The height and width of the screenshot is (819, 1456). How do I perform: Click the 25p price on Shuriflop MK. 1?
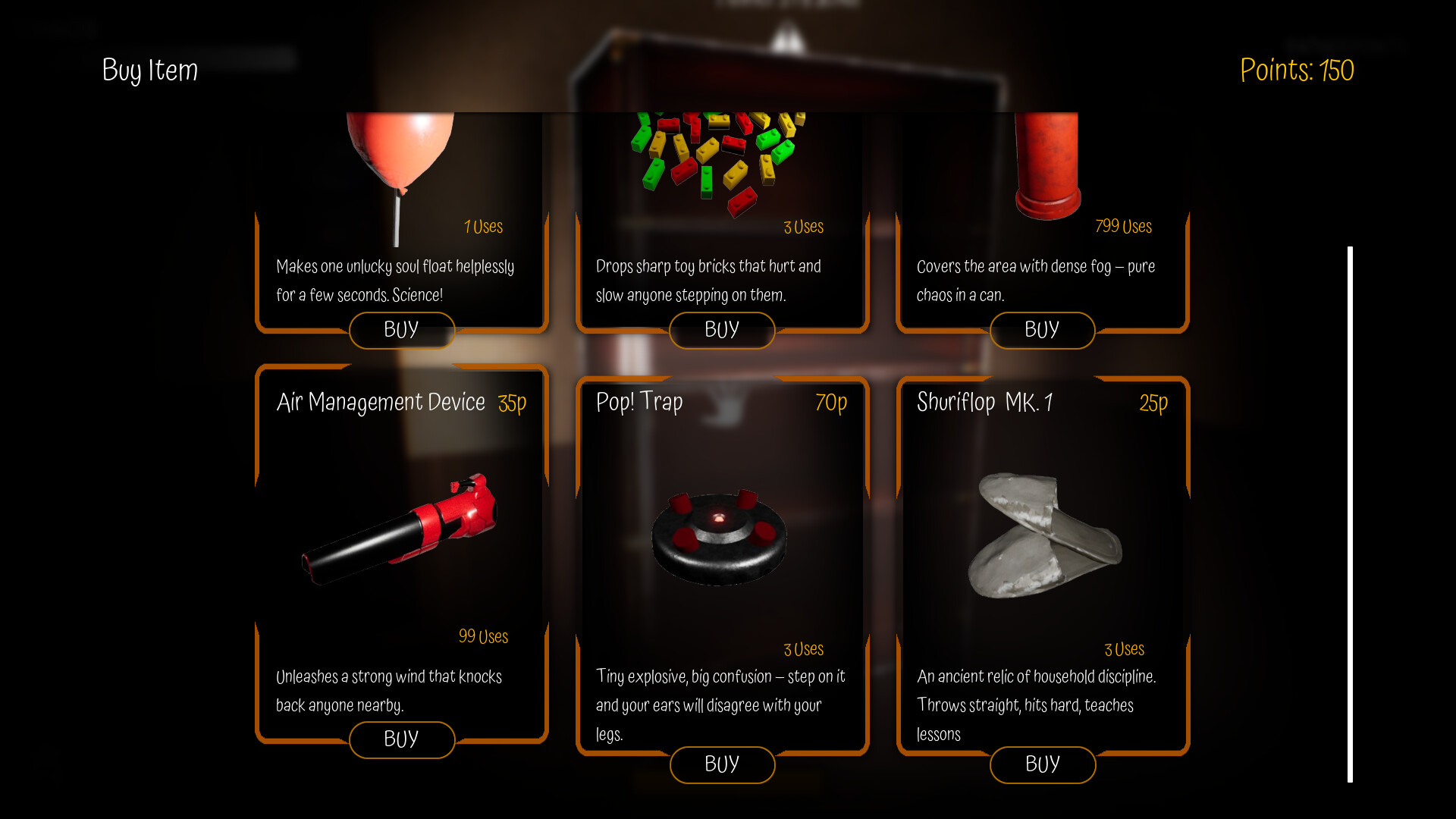point(1153,403)
